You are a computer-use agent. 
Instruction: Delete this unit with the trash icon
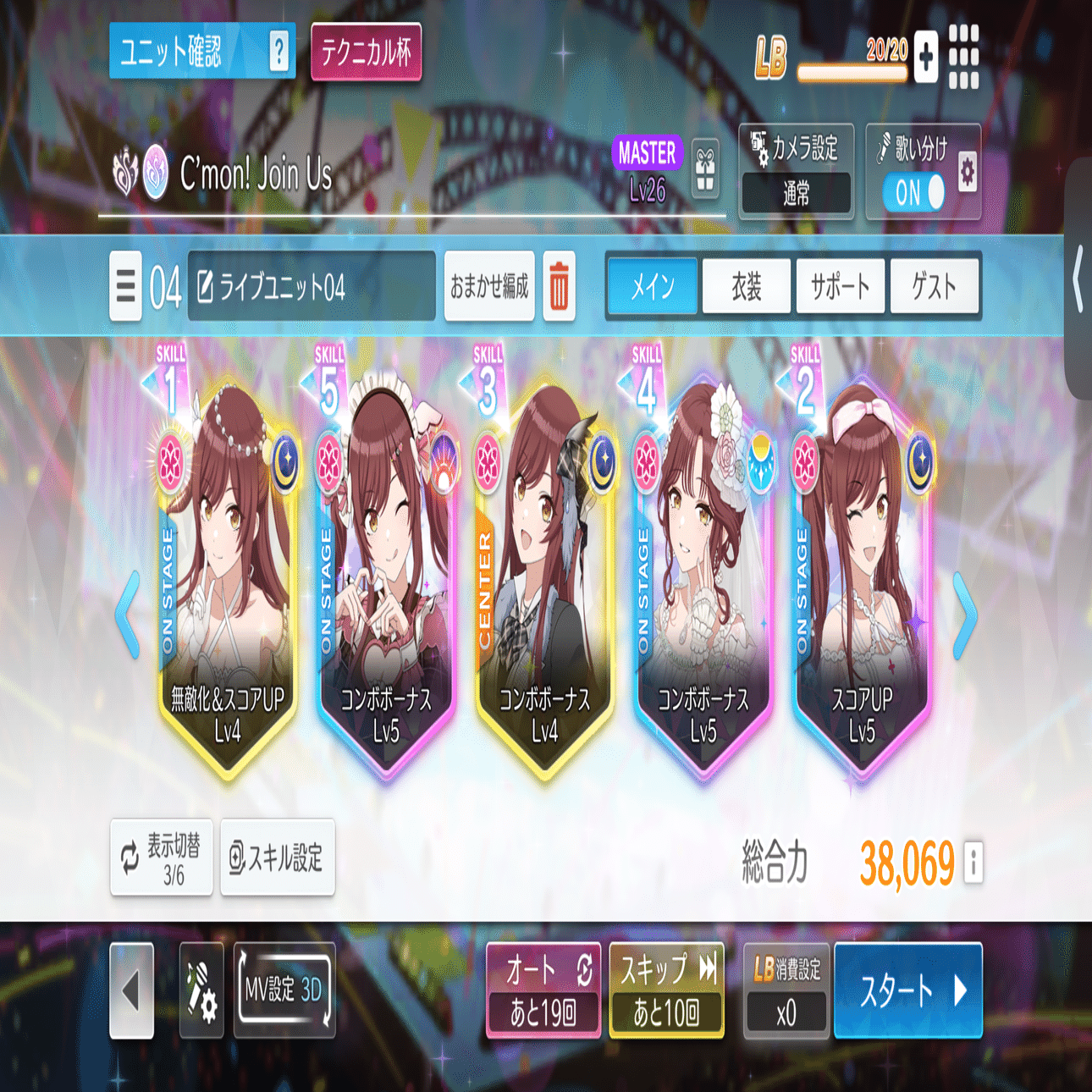point(561,286)
